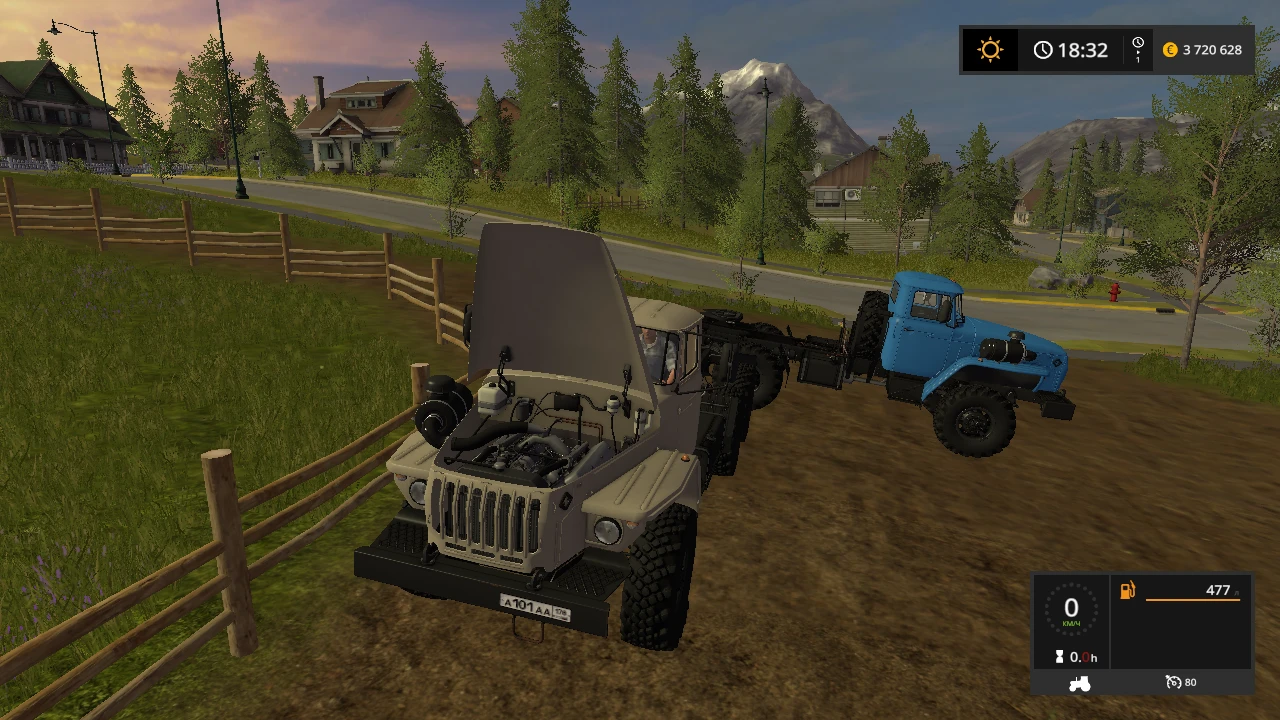1280x720 pixels.
Task: Open the weather forecast section
Action: pos(989,49)
